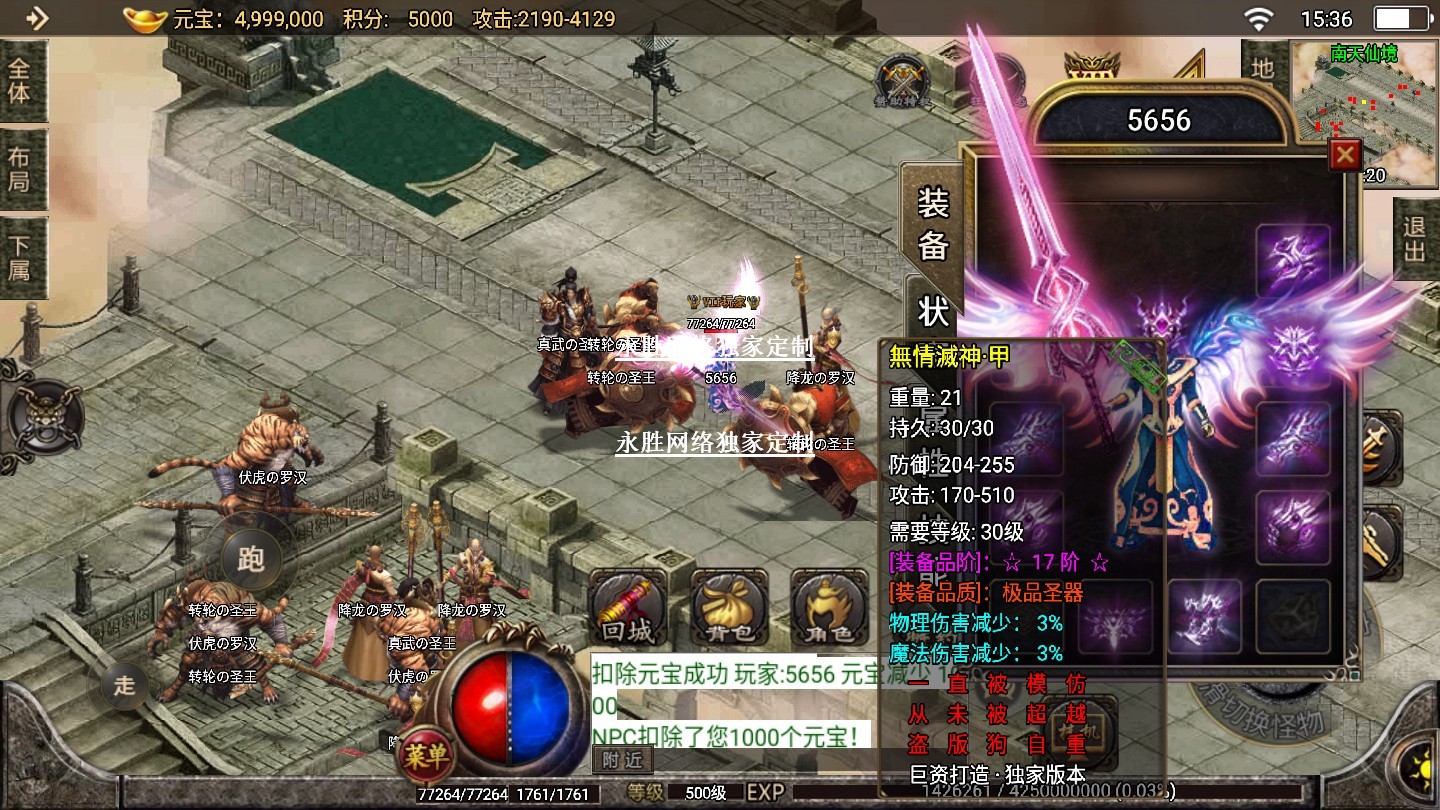Switch to the 装备 equipment tab
The width and height of the screenshot is (1440, 810).
point(932,225)
